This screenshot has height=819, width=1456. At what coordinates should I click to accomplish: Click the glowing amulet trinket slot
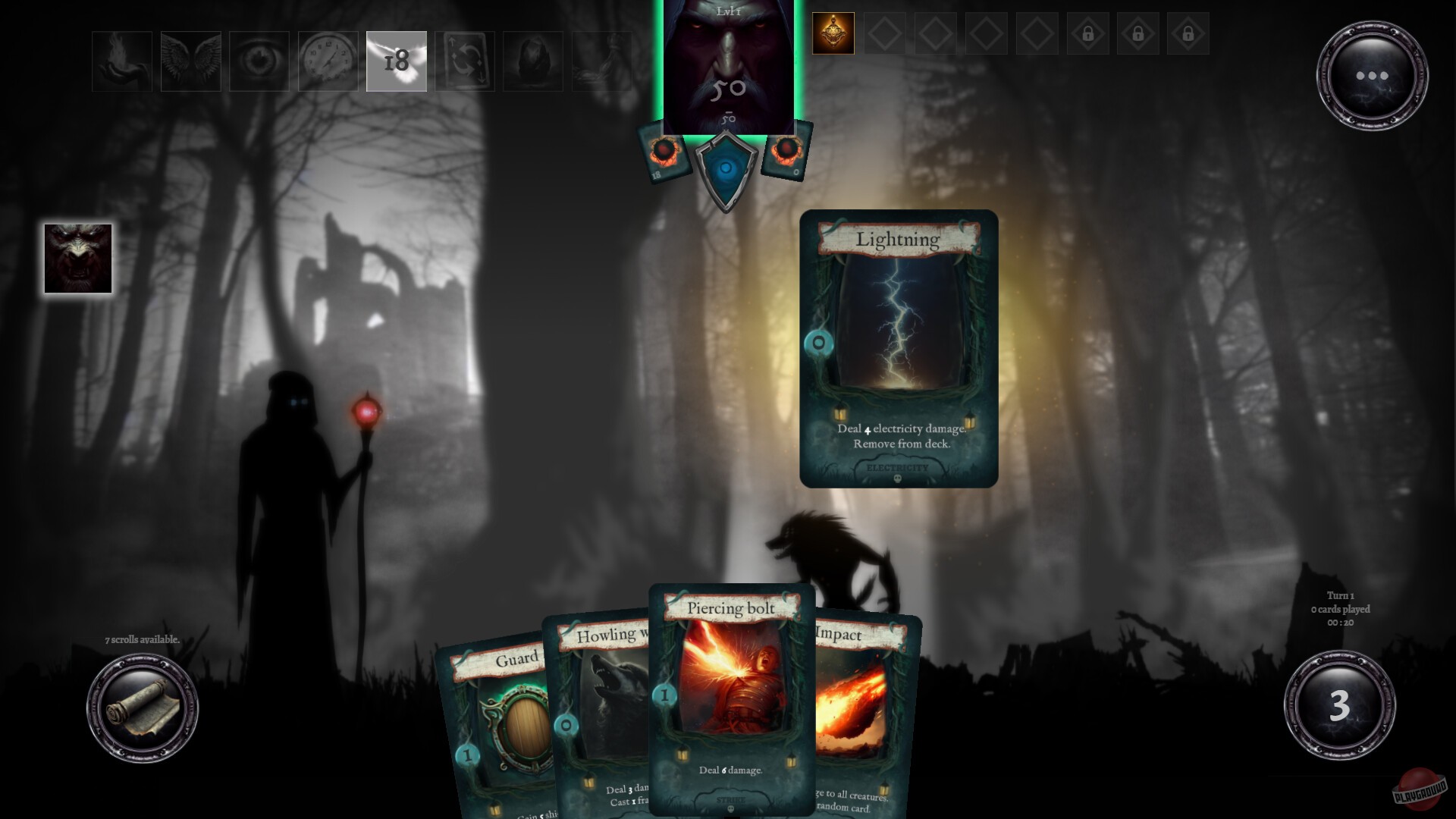[832, 33]
